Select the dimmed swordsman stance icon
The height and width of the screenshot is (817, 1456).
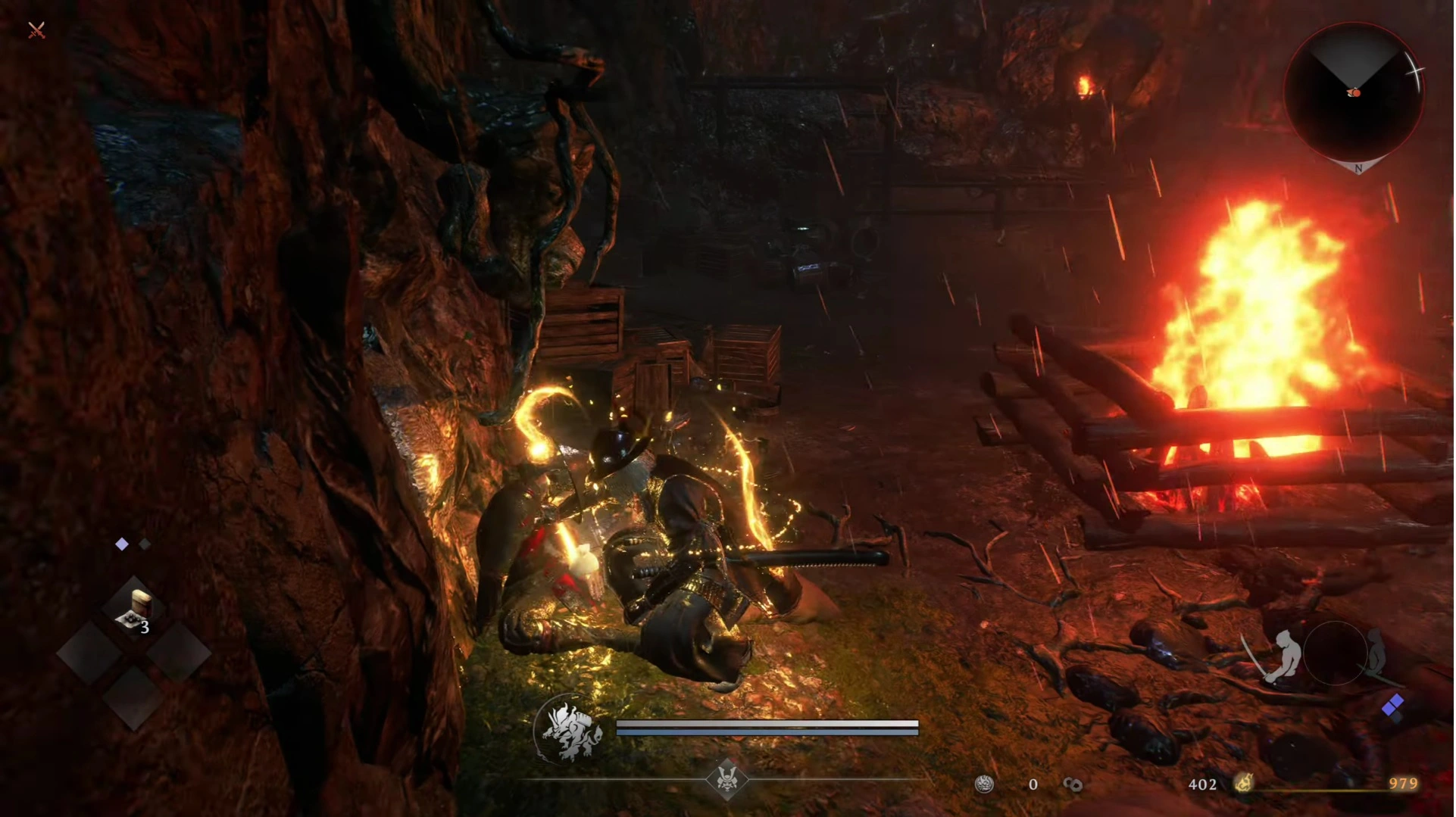[x=1376, y=653]
